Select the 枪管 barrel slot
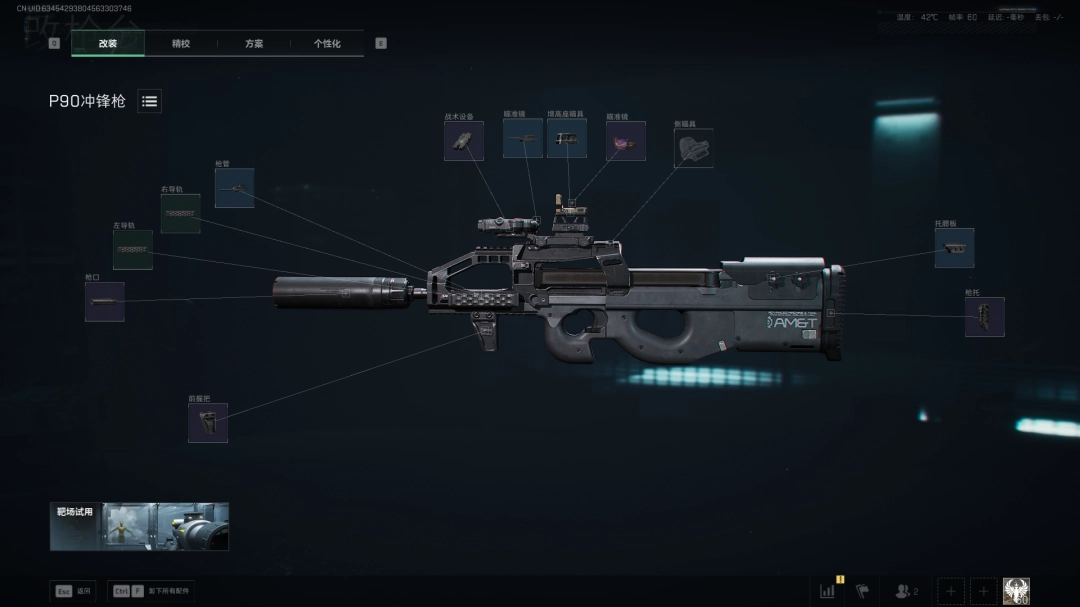 point(234,188)
